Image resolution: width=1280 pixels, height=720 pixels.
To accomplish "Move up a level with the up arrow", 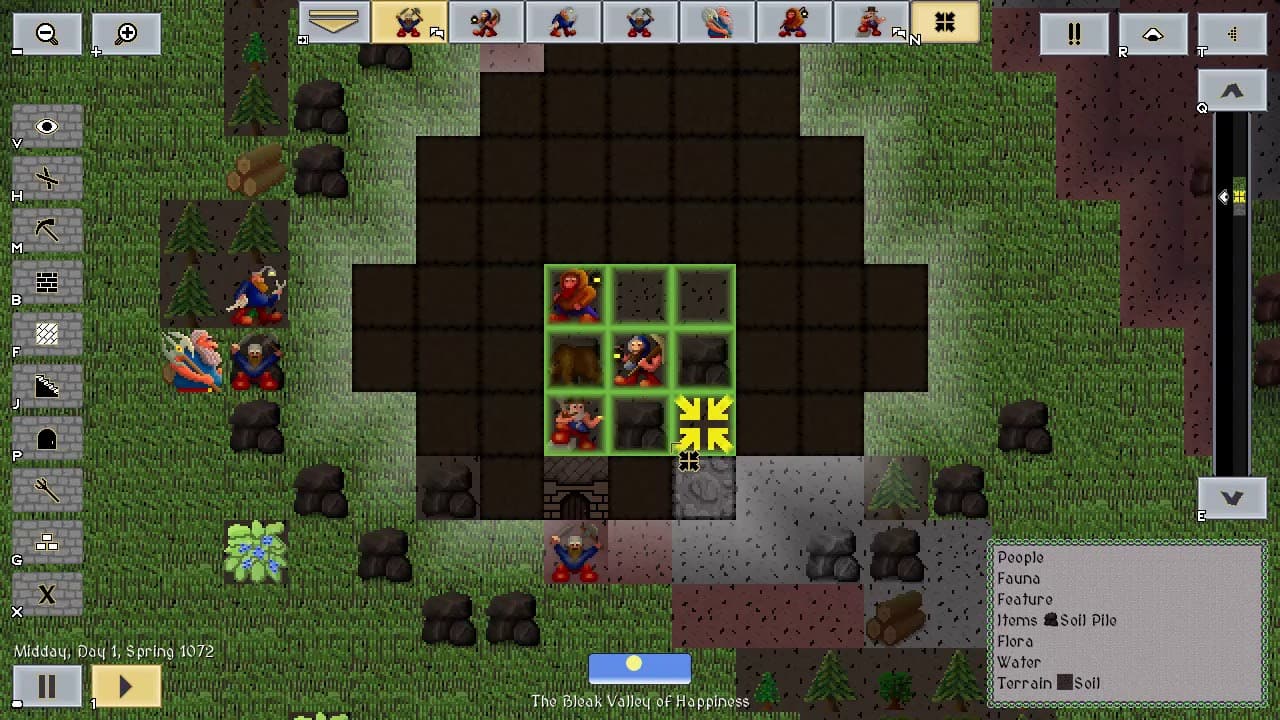I will click(1231, 91).
